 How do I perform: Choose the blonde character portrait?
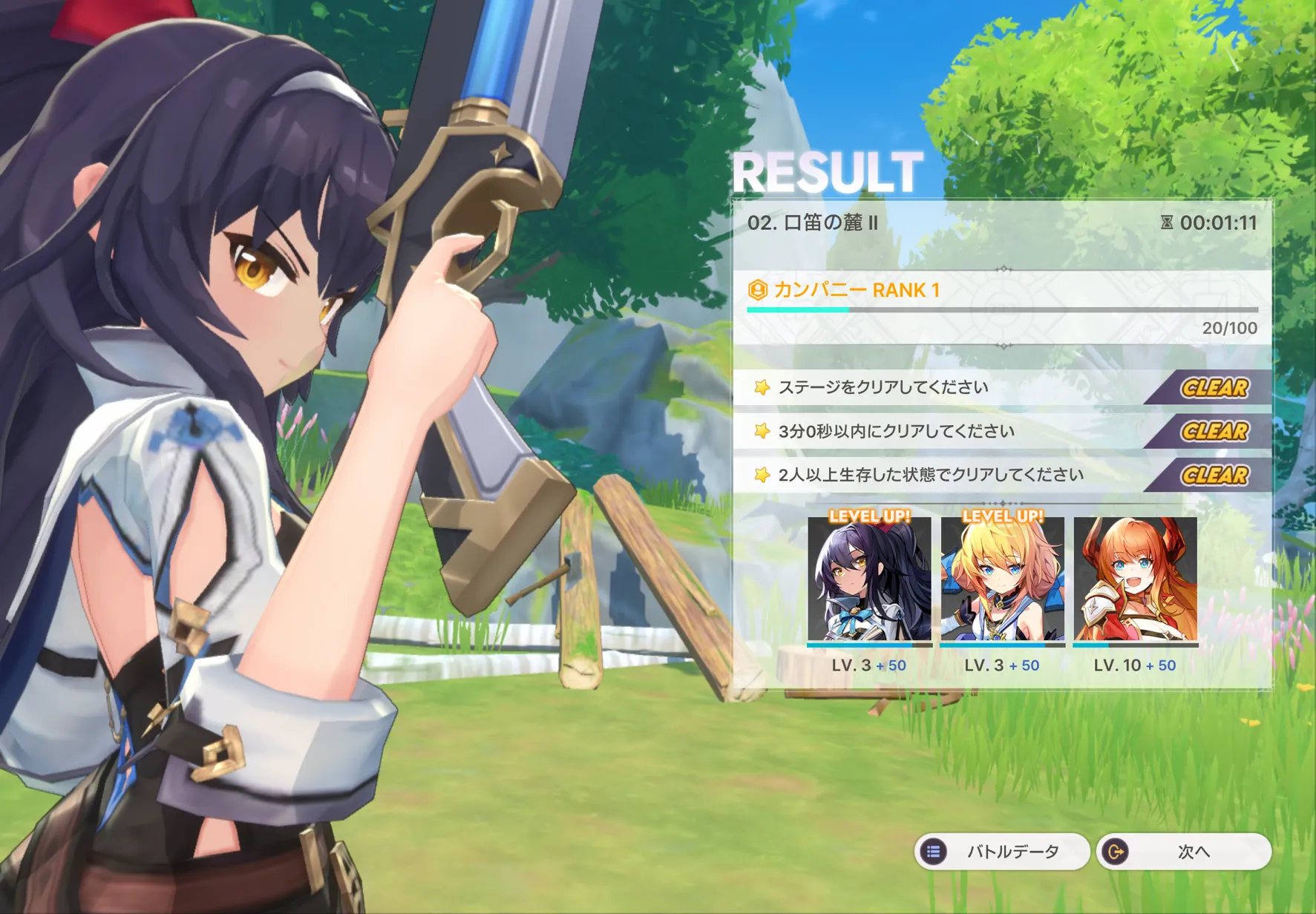tap(1002, 579)
